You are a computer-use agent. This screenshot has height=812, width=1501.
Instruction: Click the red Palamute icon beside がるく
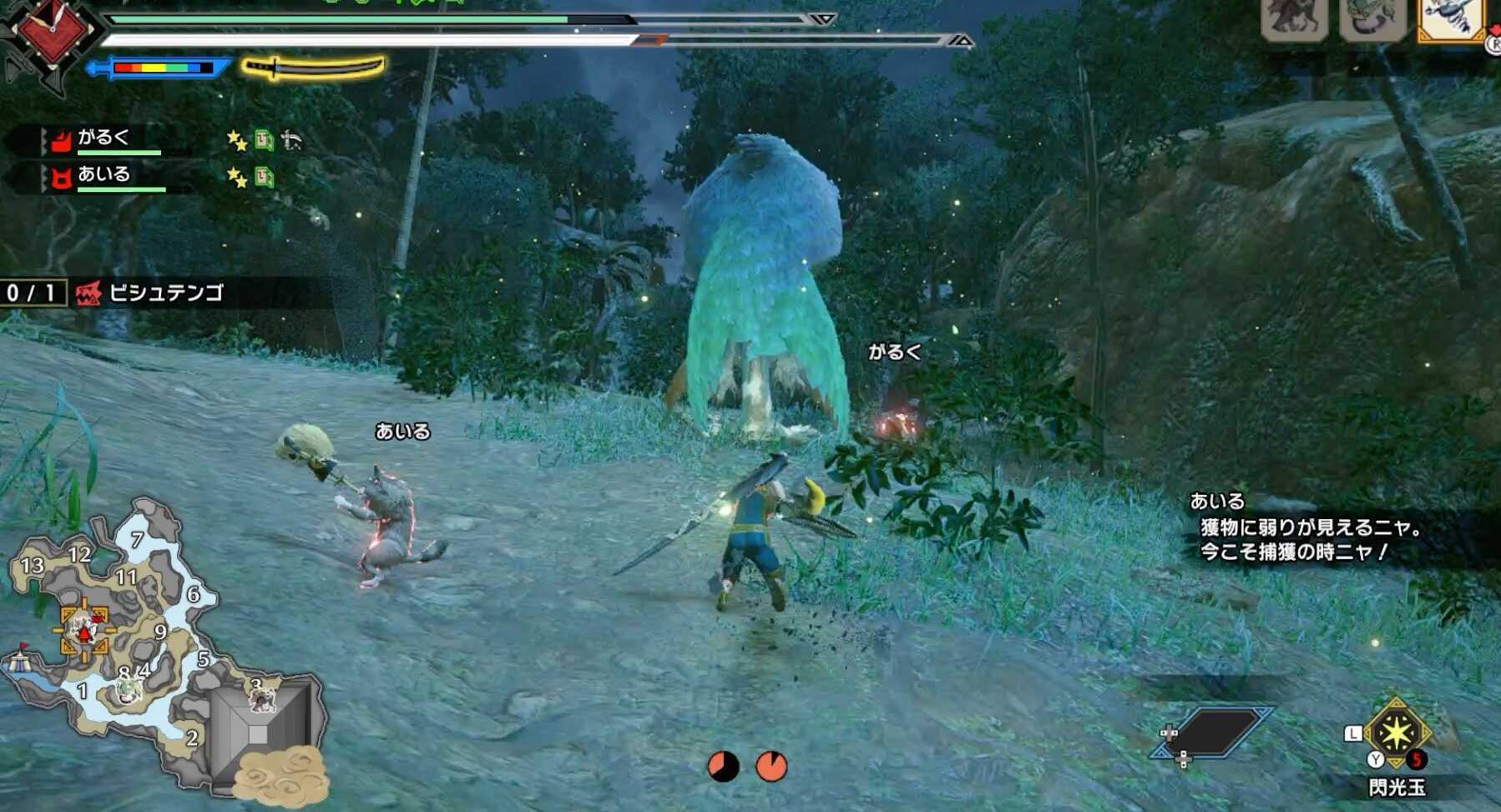(61, 141)
